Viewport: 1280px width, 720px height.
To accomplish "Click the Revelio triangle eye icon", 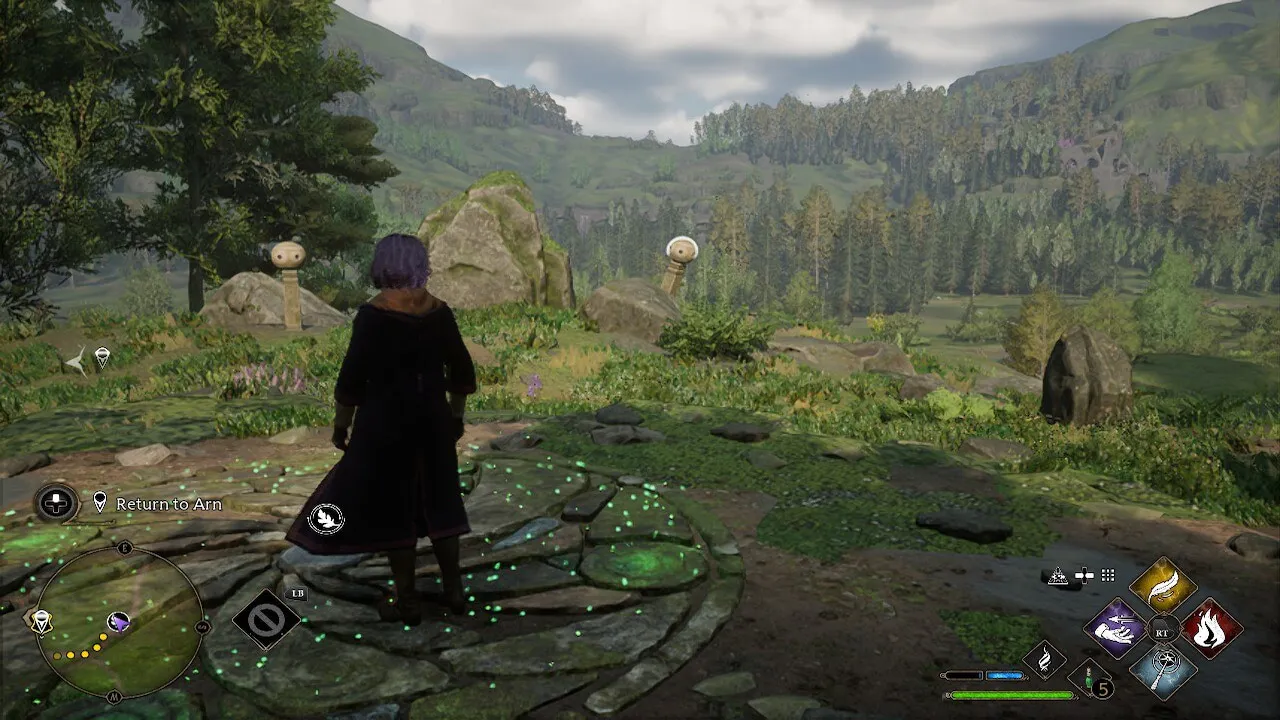I will point(1058,575).
